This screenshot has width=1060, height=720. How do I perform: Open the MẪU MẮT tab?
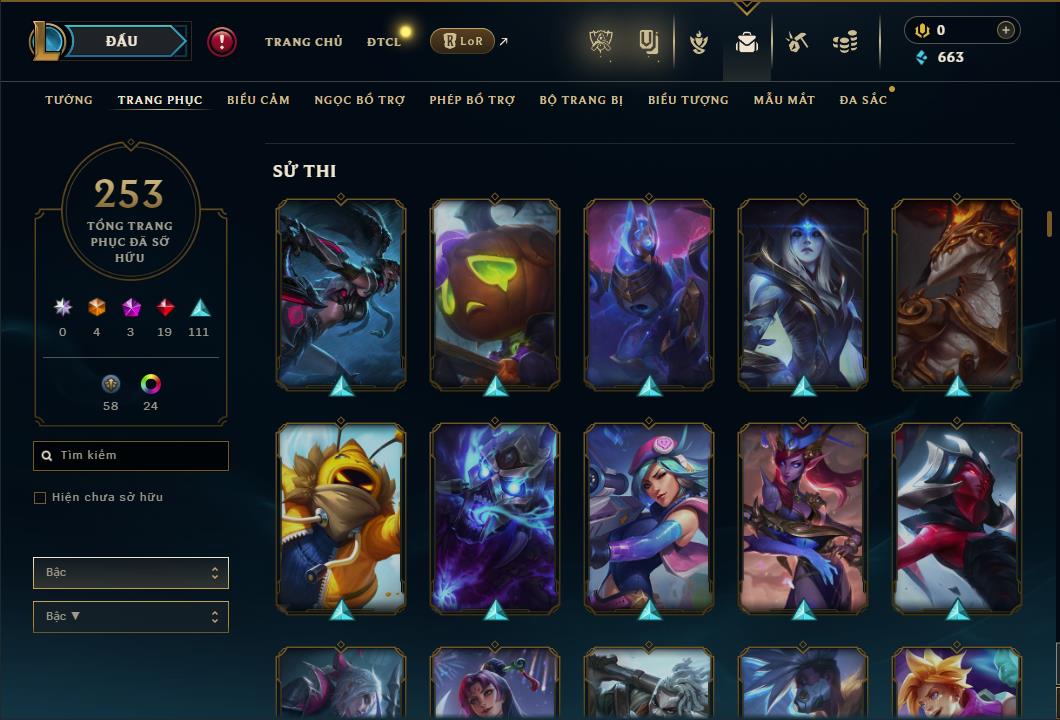tap(784, 100)
